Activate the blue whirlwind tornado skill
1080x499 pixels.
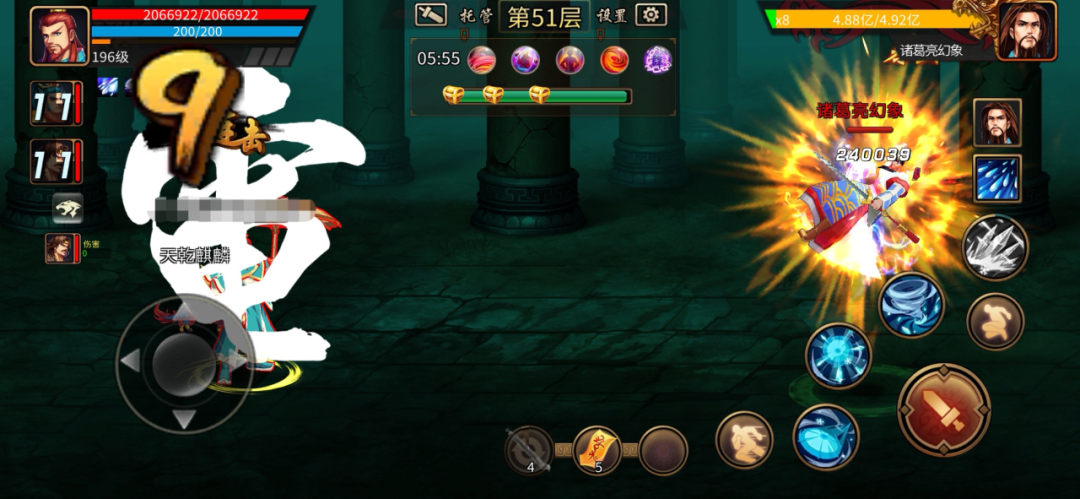point(911,304)
